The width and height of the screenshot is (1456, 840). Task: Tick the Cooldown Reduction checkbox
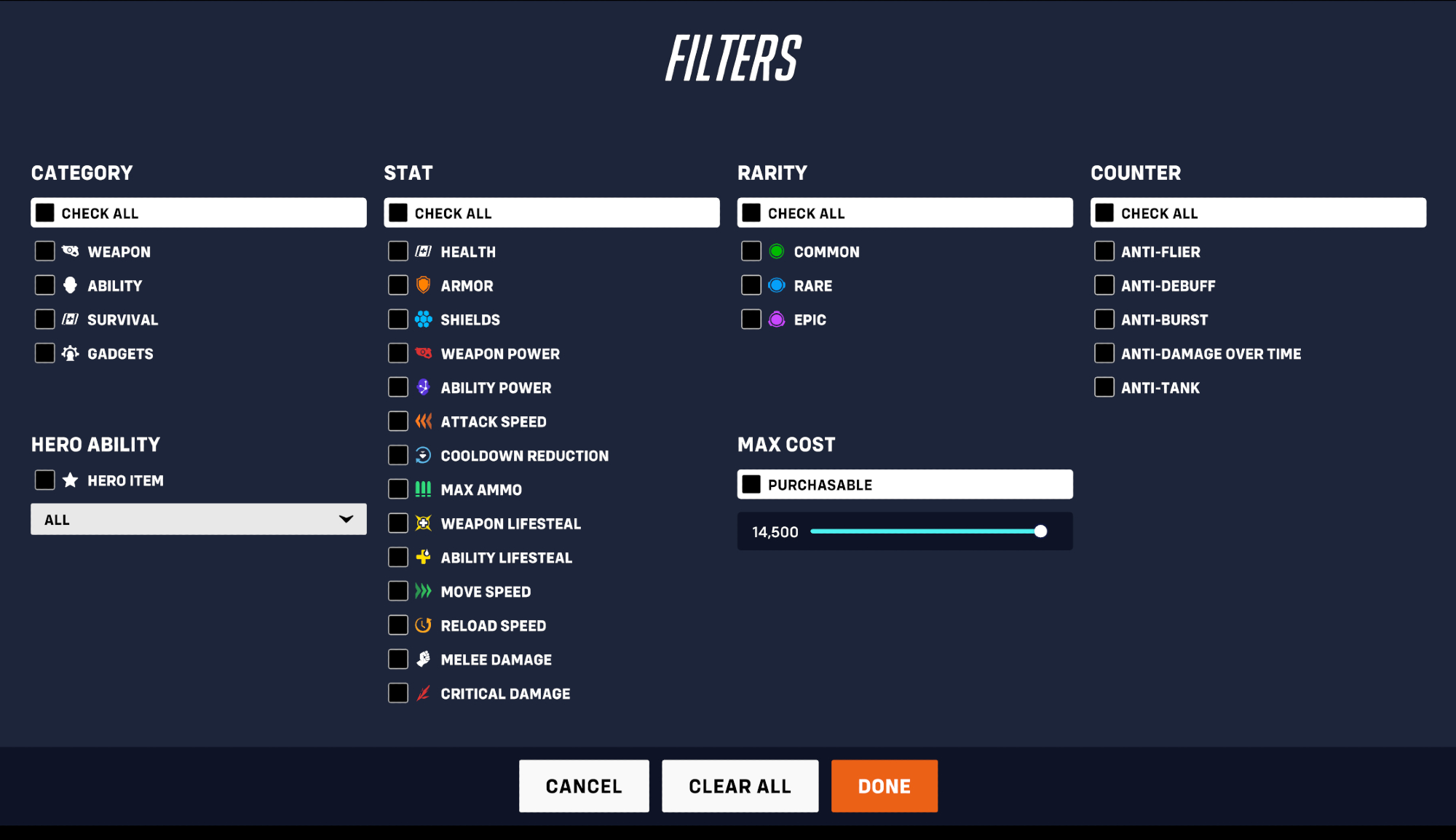[x=398, y=455]
